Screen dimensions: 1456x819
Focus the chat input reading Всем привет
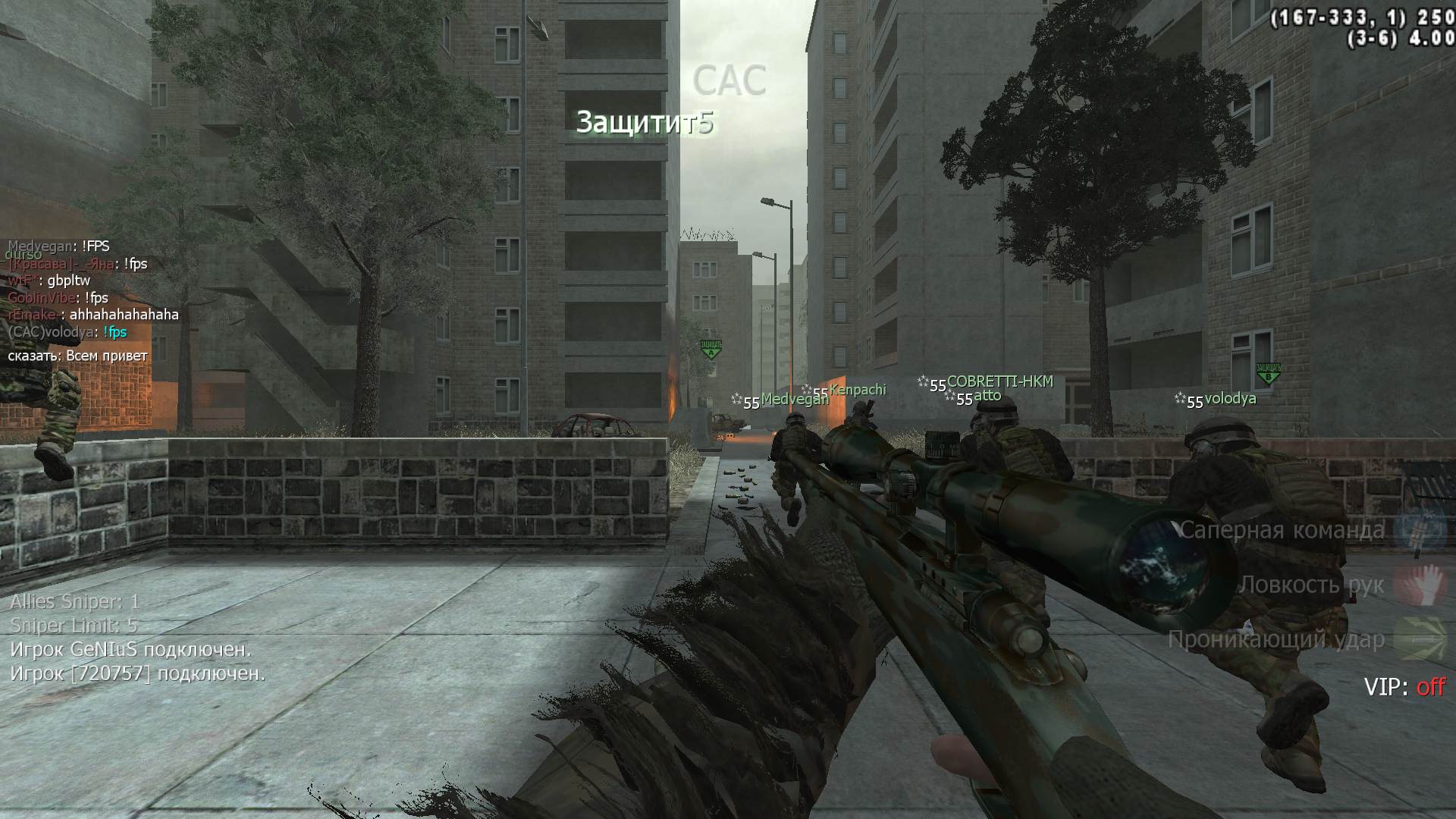(x=106, y=356)
